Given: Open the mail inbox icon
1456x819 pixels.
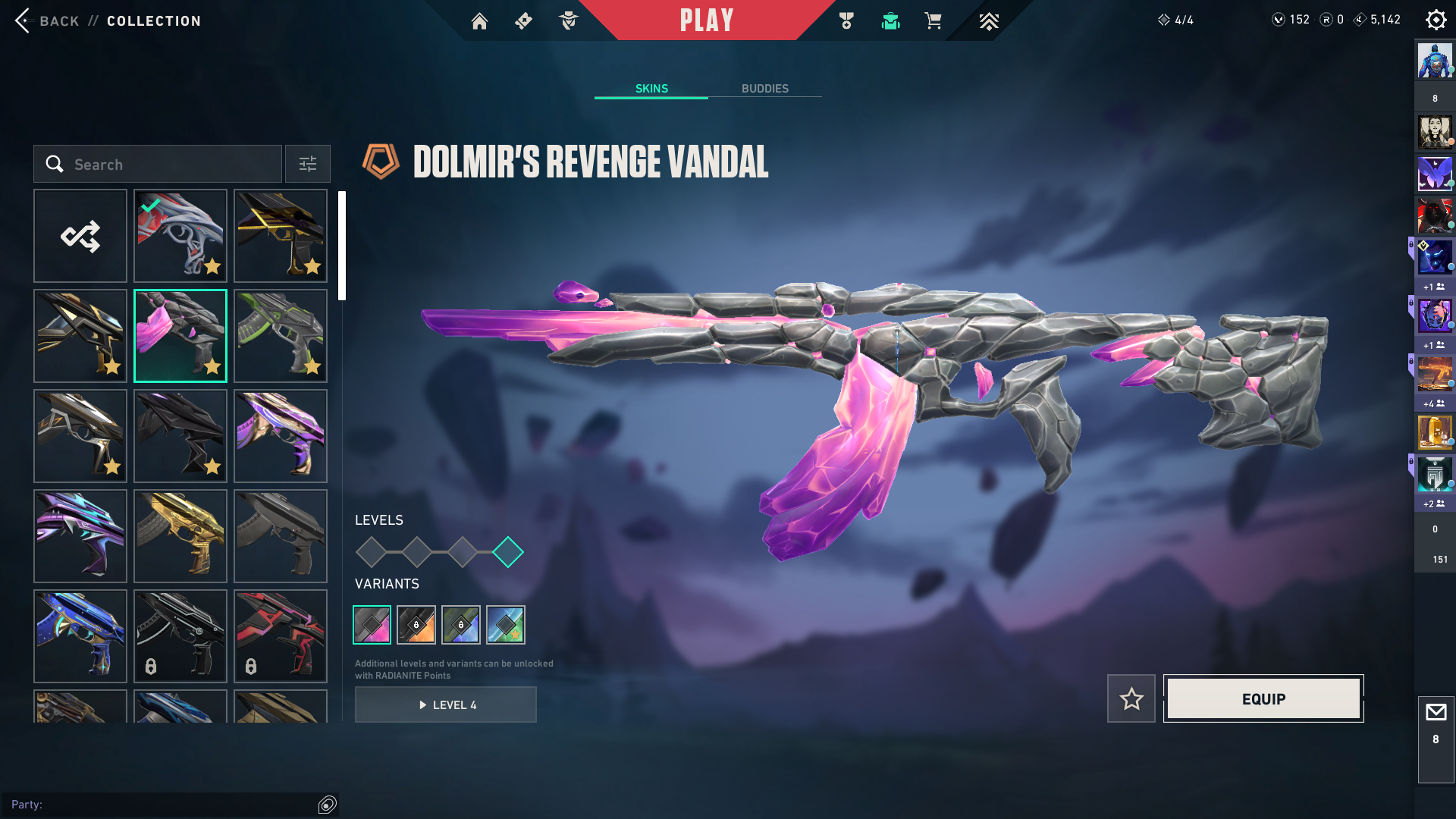Looking at the screenshot, I should point(1436,713).
